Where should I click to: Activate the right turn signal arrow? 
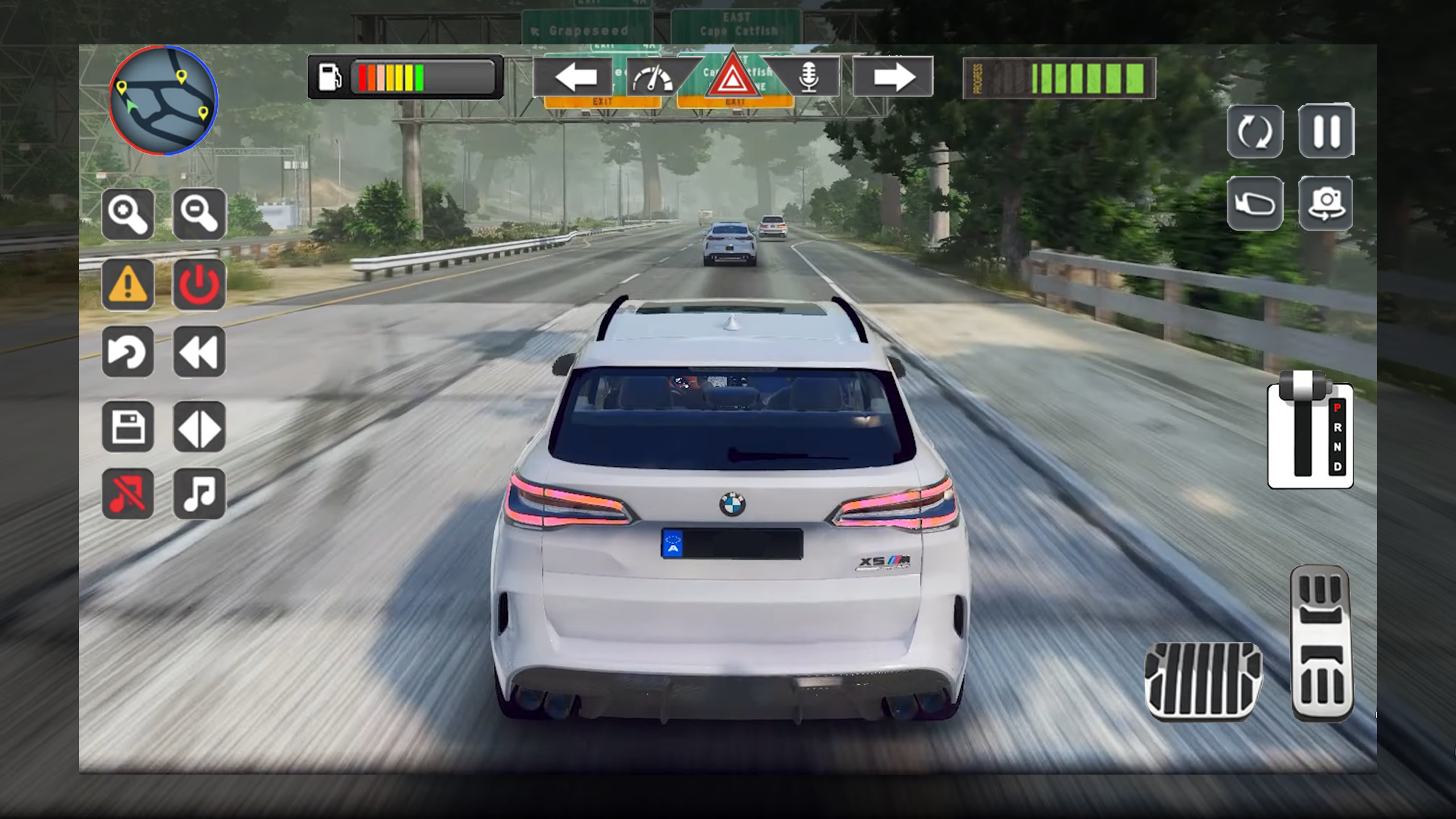point(893,77)
